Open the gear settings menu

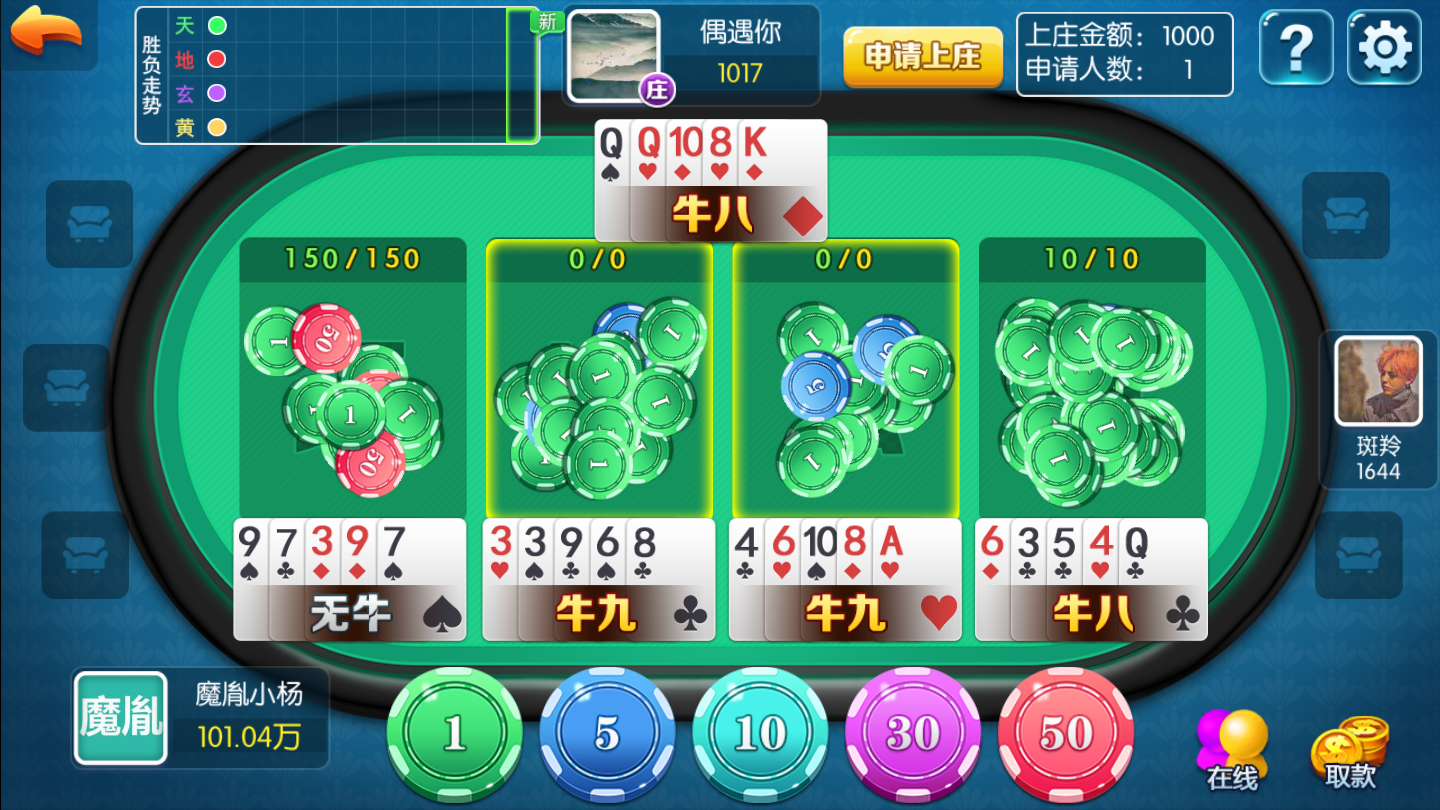coord(1384,47)
